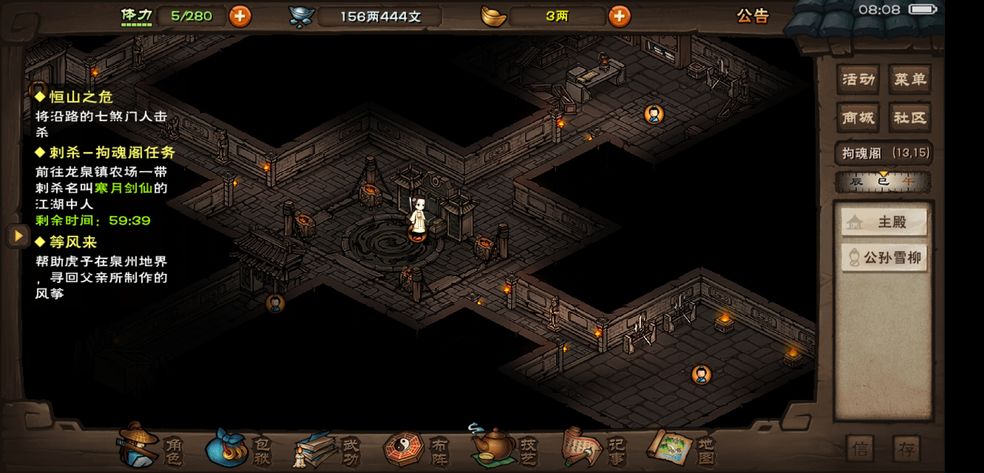984x473 pixels.
Task: Select the 刺杀-拘魂阁任务 quest entry
Action: click(x=105, y=152)
